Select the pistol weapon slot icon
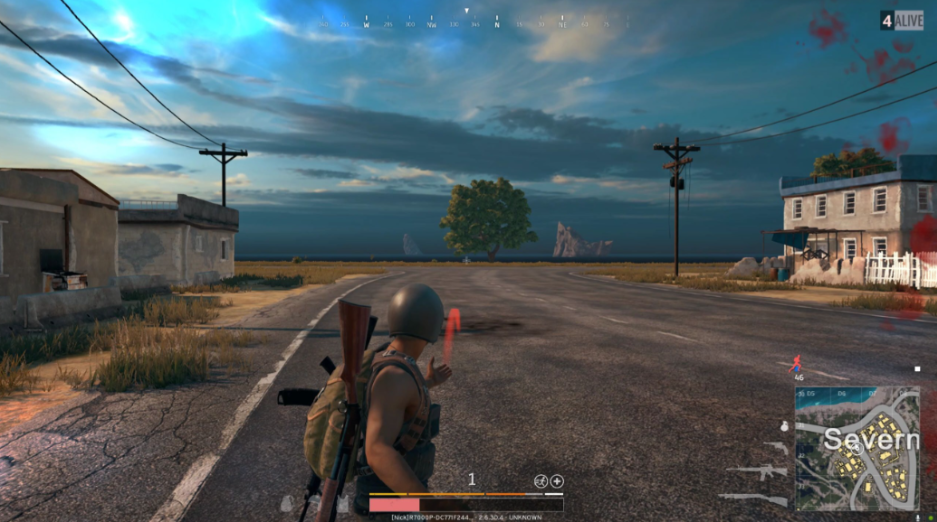Viewport: 937px width, 522px height. tap(776, 447)
